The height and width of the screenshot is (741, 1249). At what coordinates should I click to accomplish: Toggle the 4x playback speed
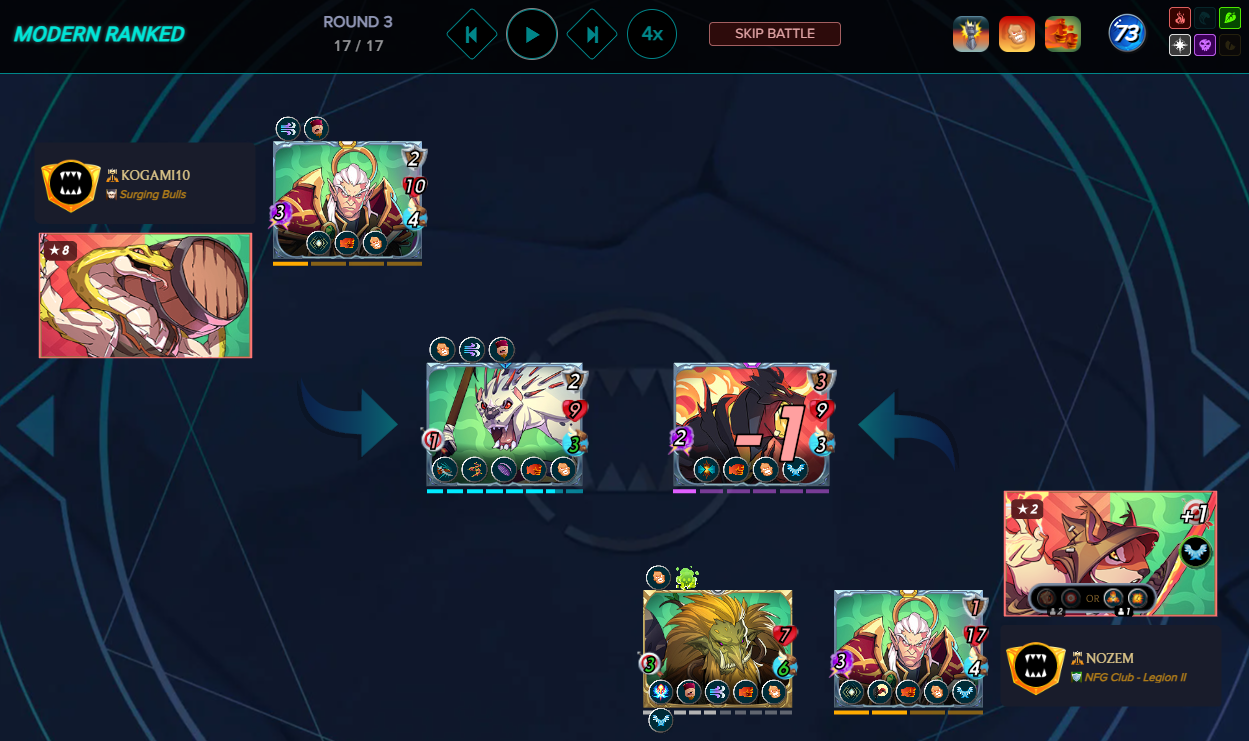(652, 34)
